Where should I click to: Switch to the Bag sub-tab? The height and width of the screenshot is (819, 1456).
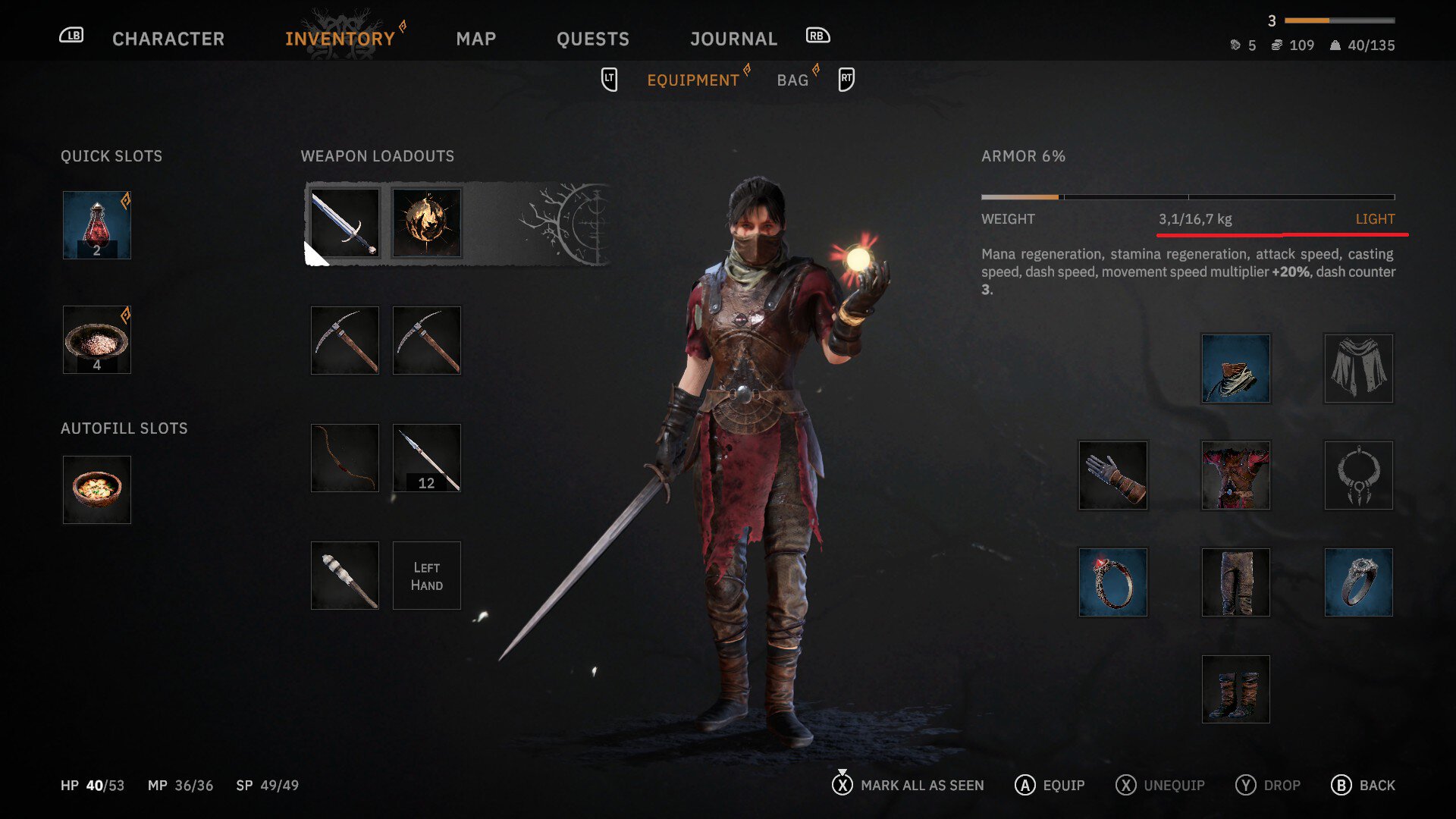pos(792,80)
